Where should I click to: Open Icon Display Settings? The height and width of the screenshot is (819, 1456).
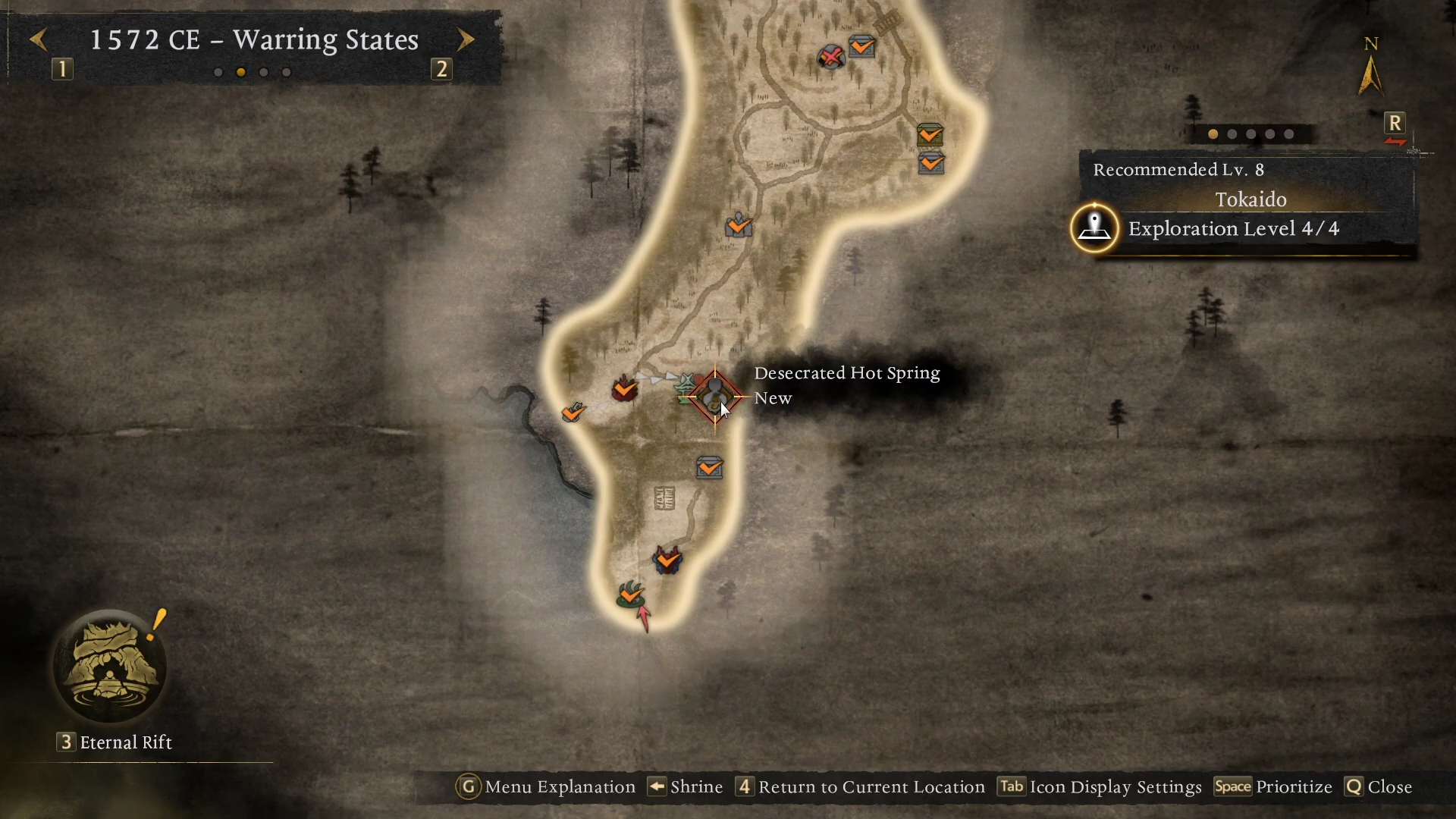click(x=1100, y=787)
